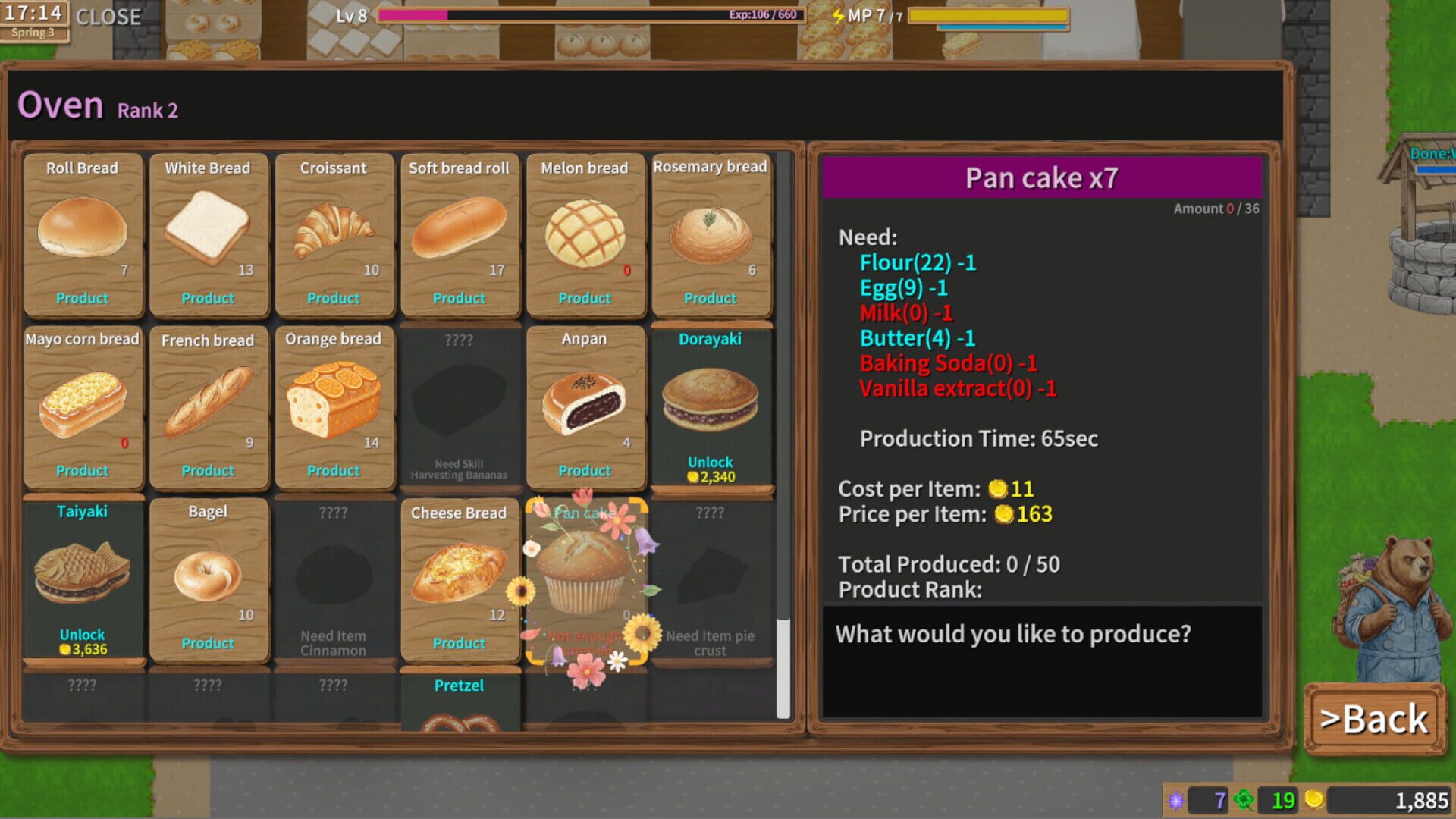
Task: Choose the Mayo corn bread product
Action: (x=83, y=402)
